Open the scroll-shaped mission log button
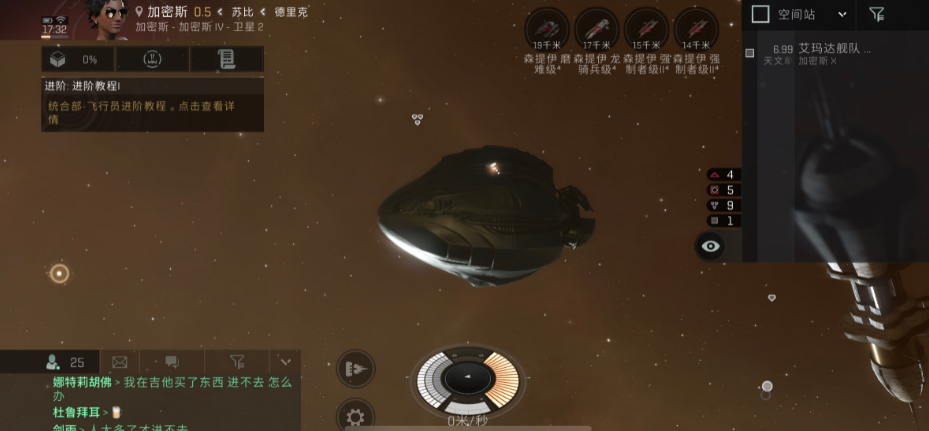 click(227, 59)
